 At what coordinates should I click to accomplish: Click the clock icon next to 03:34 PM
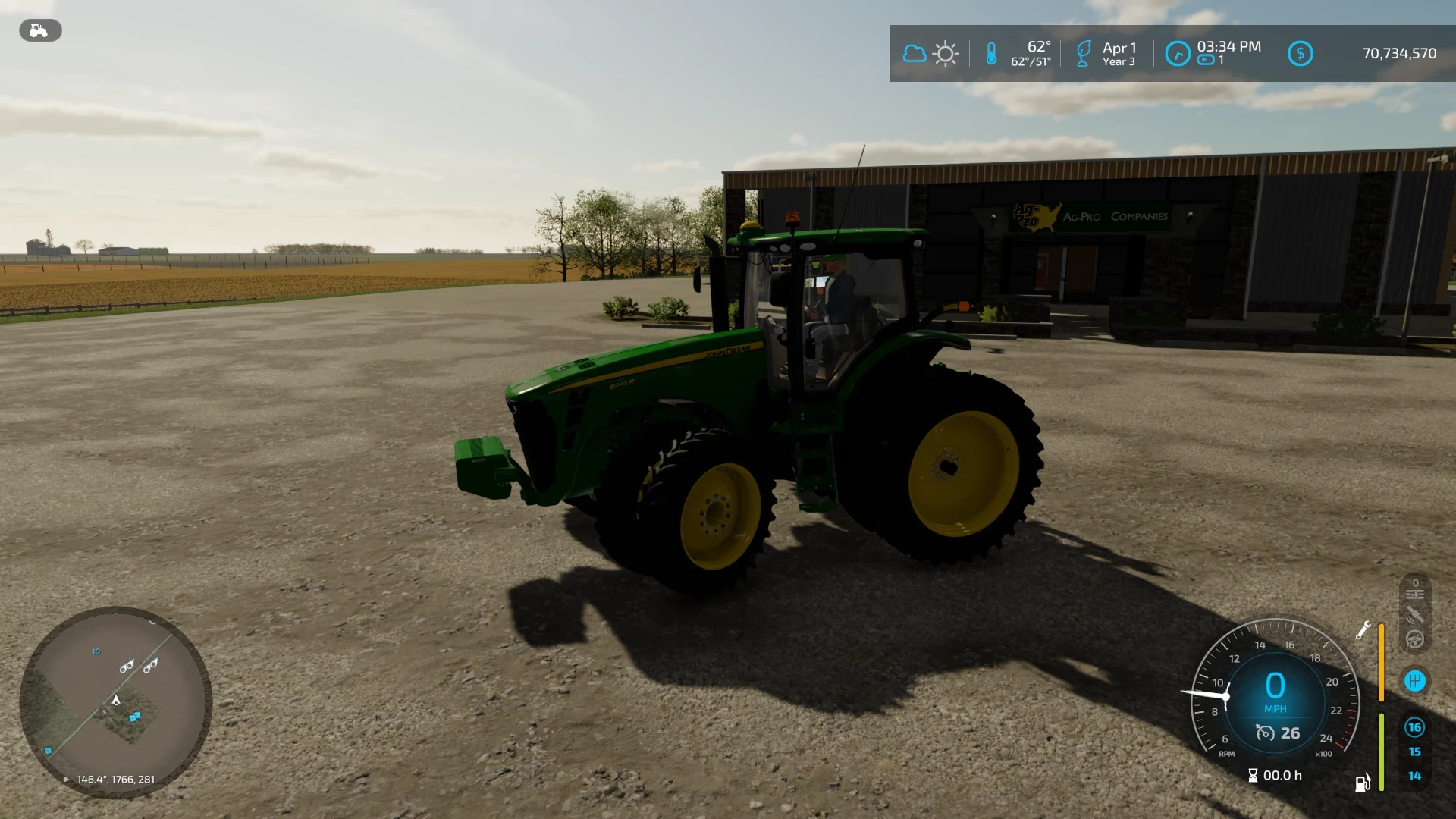1176,55
